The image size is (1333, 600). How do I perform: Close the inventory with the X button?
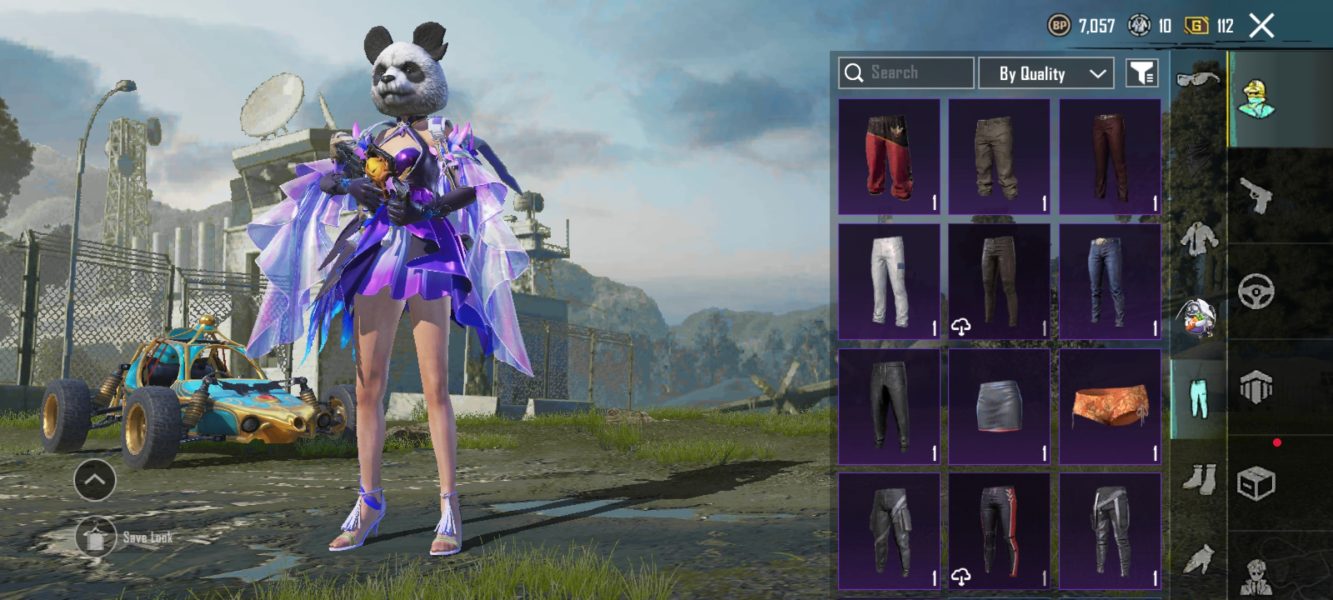point(1262,26)
